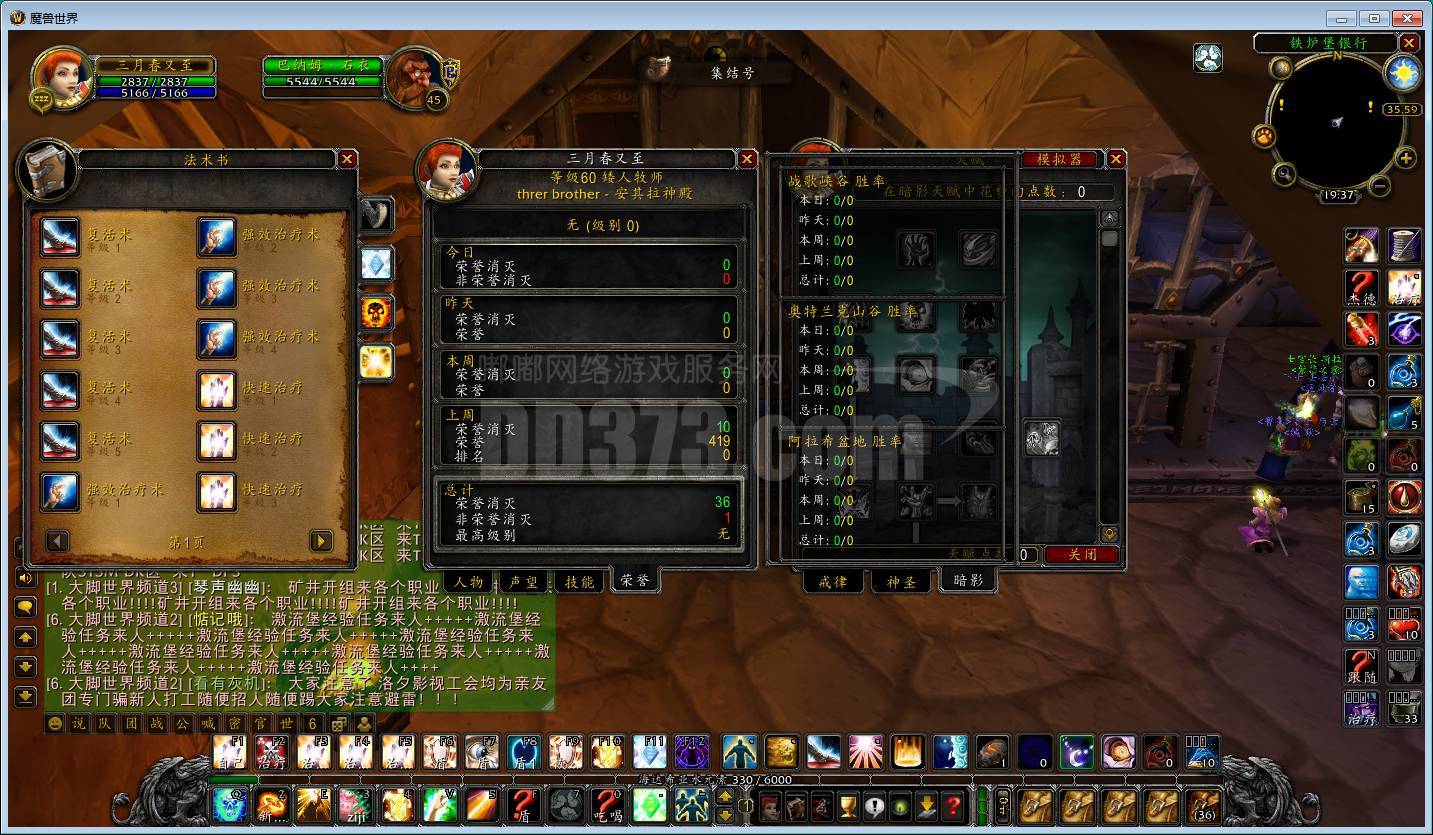Zoom in on the minimap

pyautogui.click(x=1406, y=159)
